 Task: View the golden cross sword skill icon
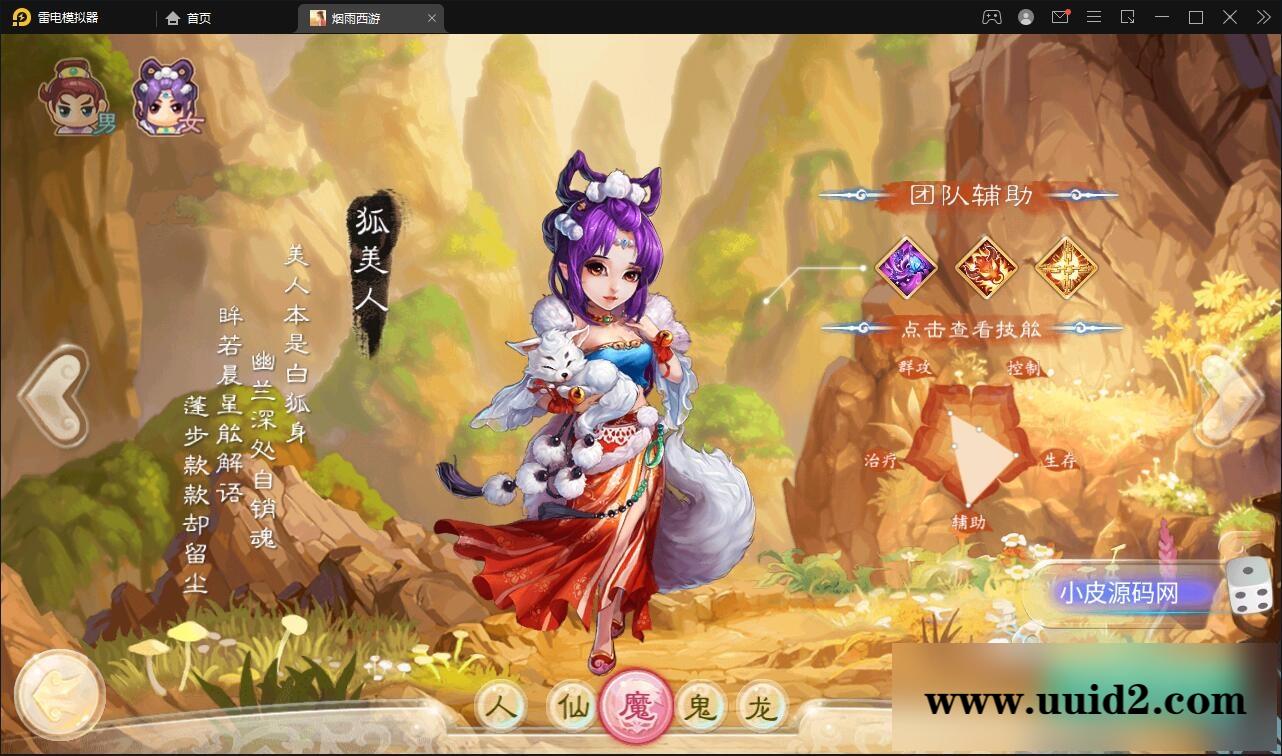(x=1065, y=268)
